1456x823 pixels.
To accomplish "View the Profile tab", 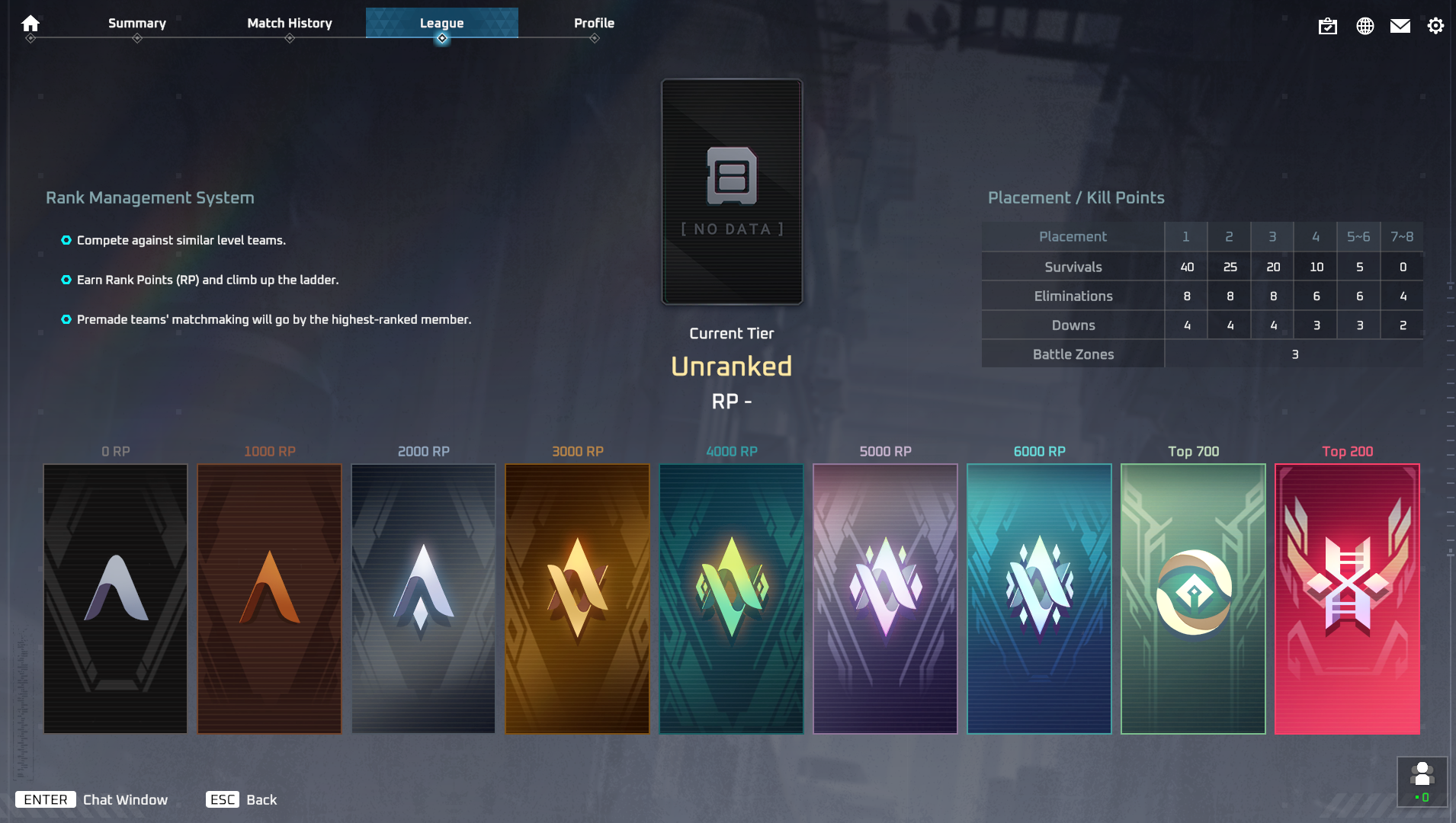I will pyautogui.click(x=594, y=23).
